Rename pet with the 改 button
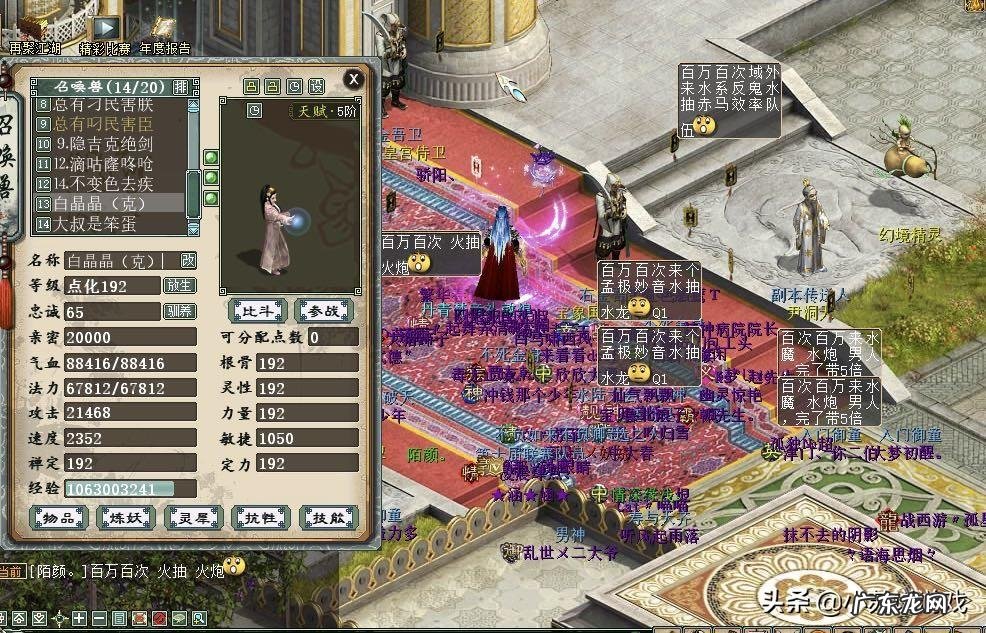This screenshot has height=633, width=986. 188,261
